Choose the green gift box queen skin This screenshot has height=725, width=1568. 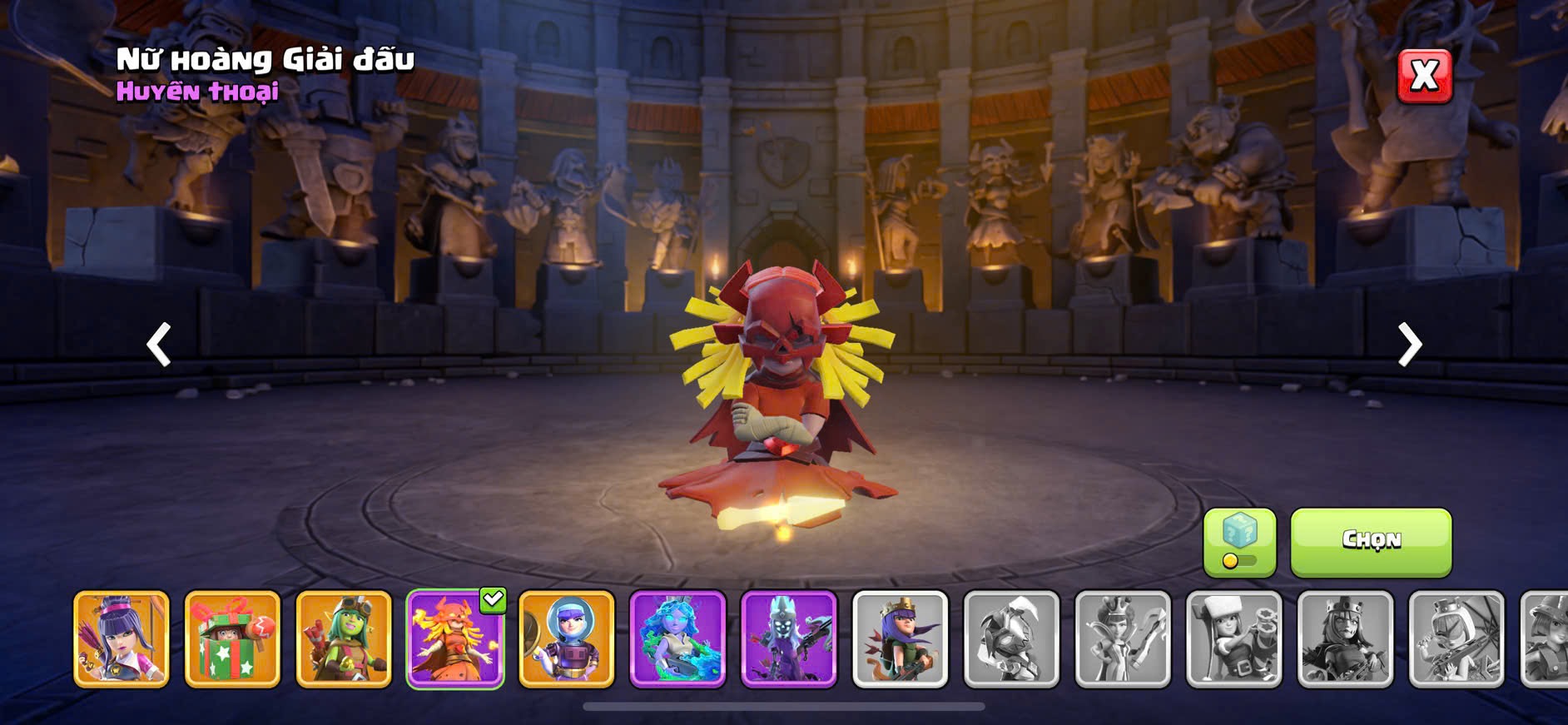point(232,639)
